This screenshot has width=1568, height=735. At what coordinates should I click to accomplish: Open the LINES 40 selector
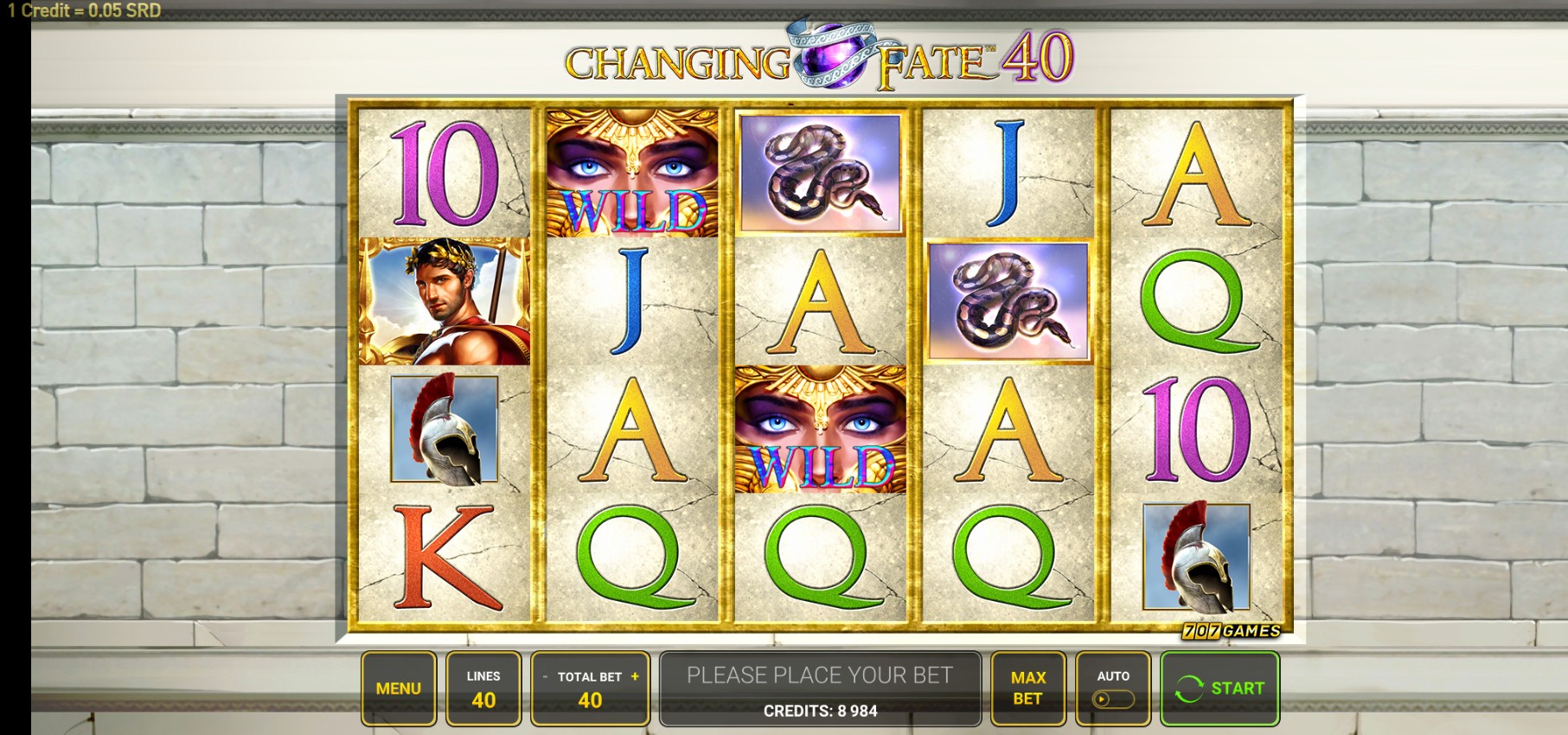tap(483, 688)
